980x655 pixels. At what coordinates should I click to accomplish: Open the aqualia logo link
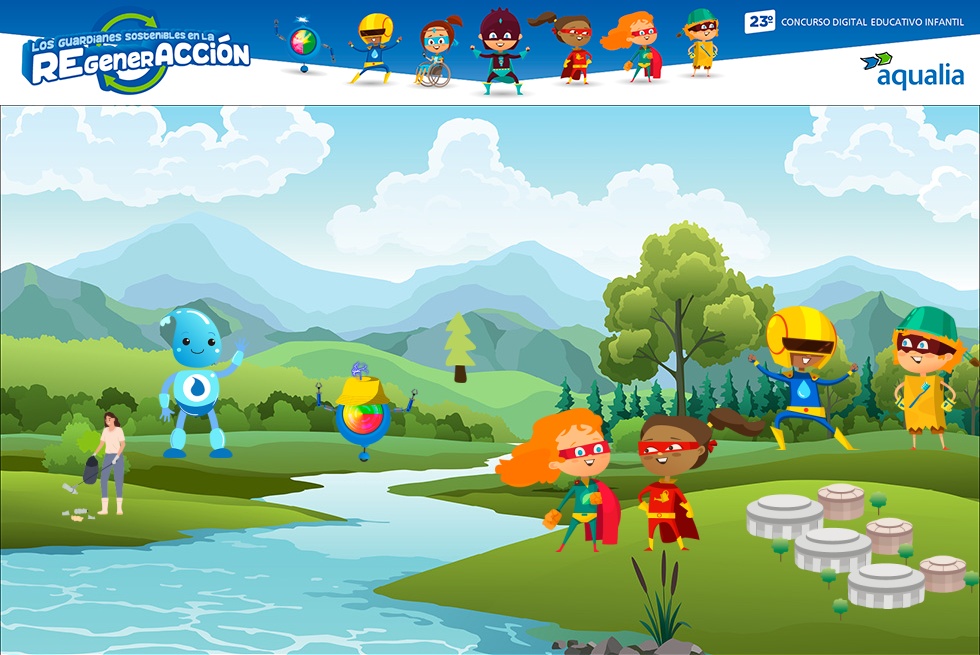912,70
